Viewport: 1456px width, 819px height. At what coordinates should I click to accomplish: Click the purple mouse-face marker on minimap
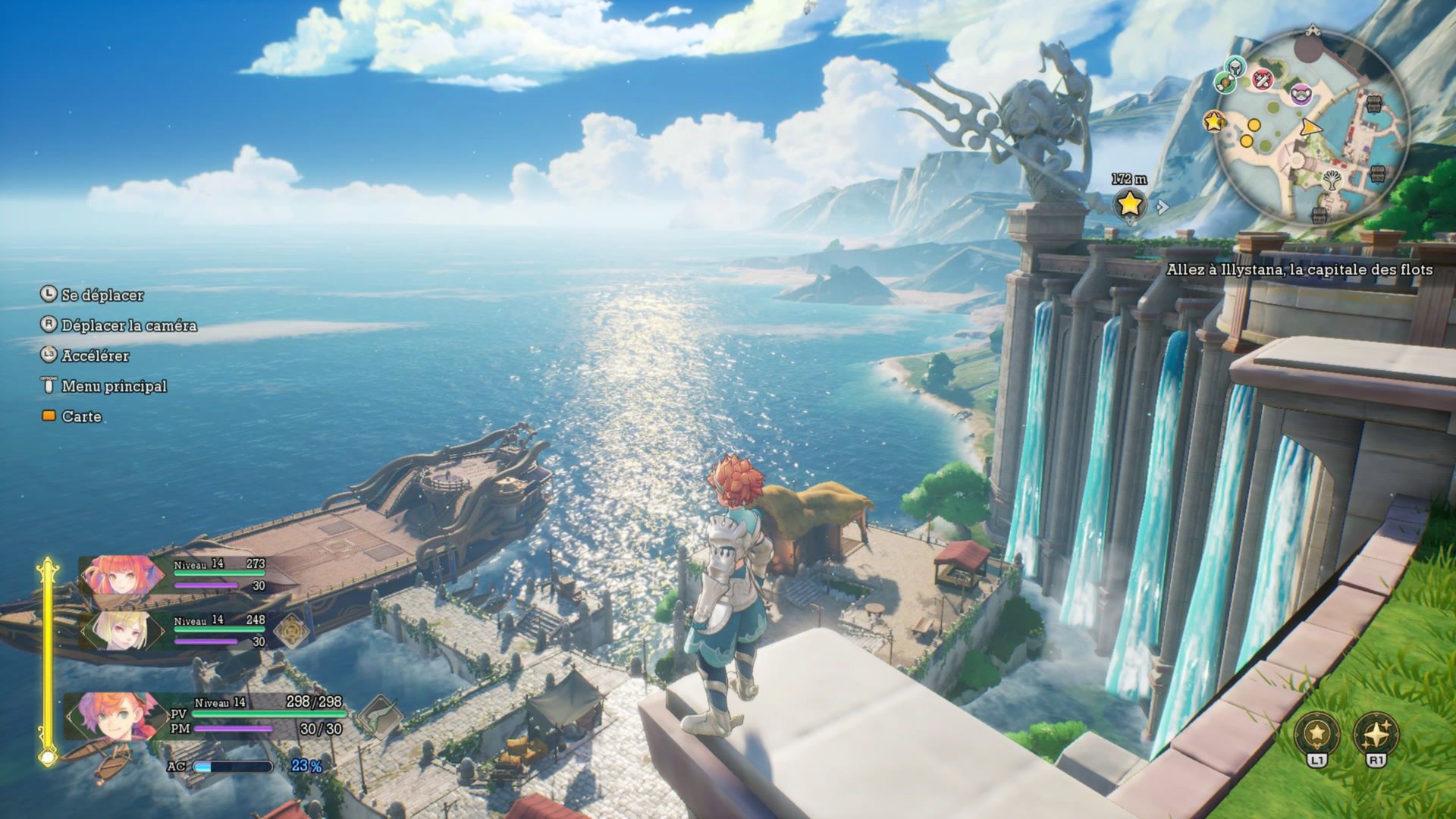[1300, 95]
